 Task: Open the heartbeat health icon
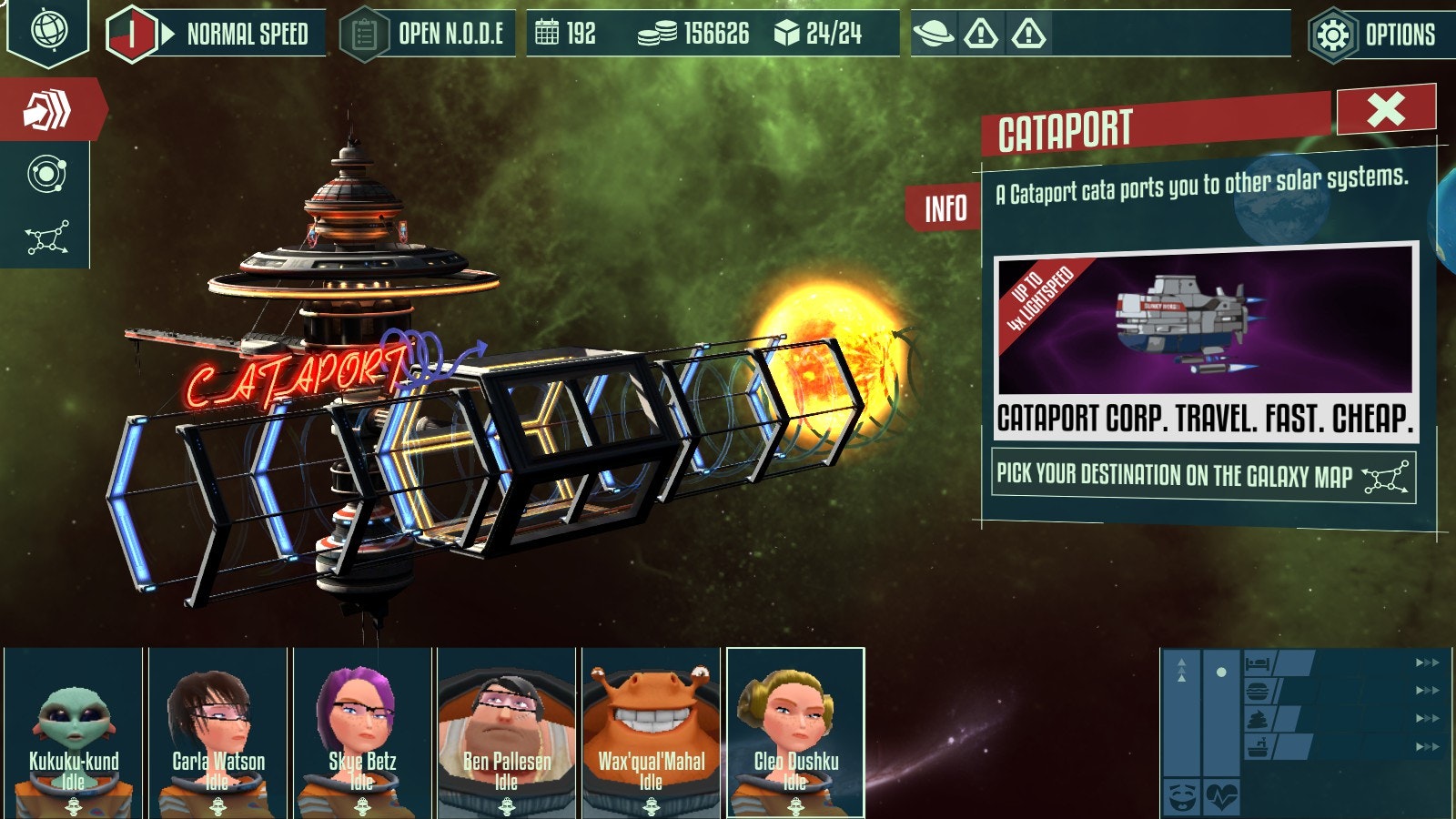coord(1221,798)
